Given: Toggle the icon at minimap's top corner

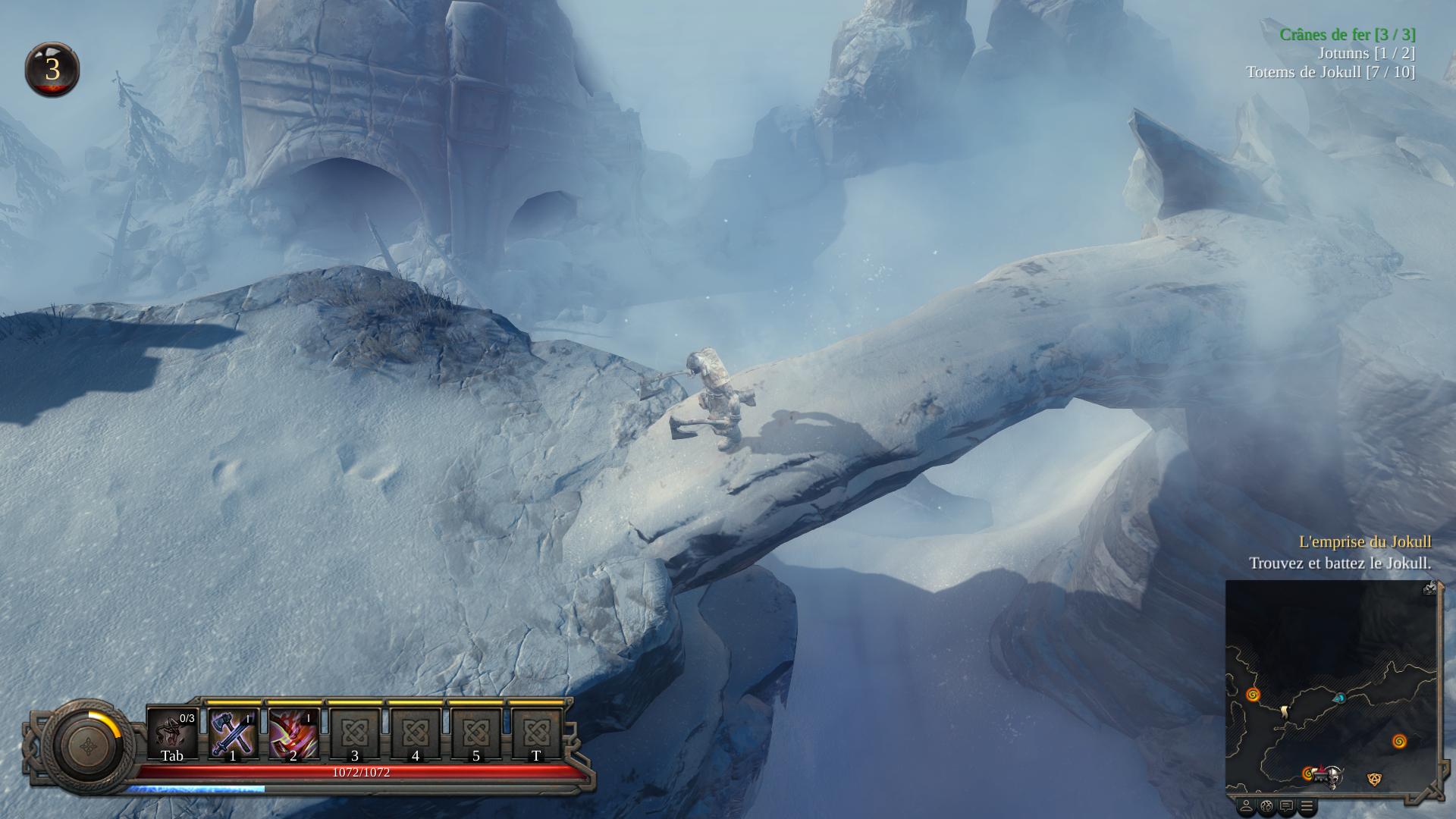Looking at the screenshot, I should click(1429, 588).
